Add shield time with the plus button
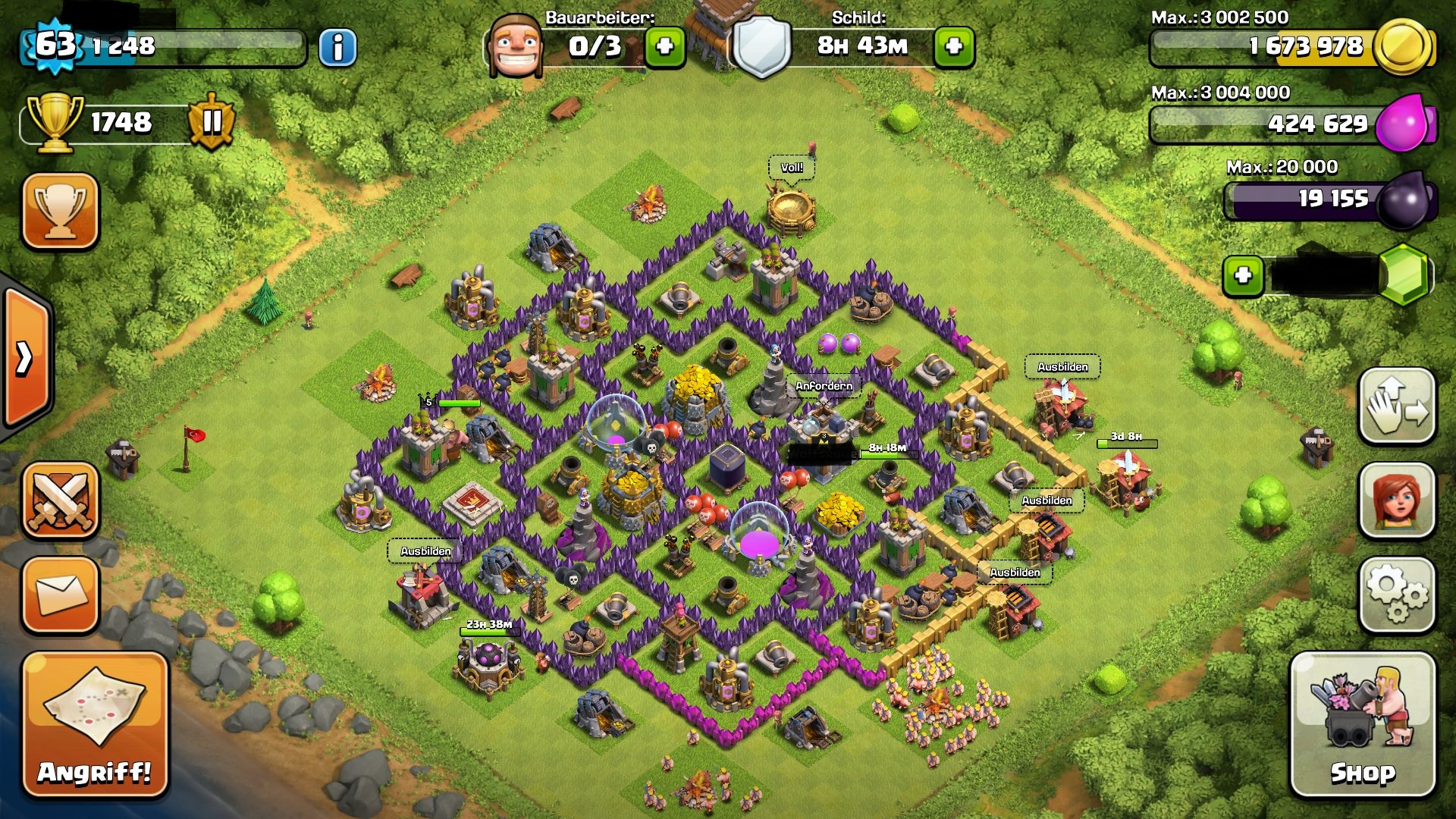The height and width of the screenshot is (819, 1456). pyautogui.click(x=954, y=47)
